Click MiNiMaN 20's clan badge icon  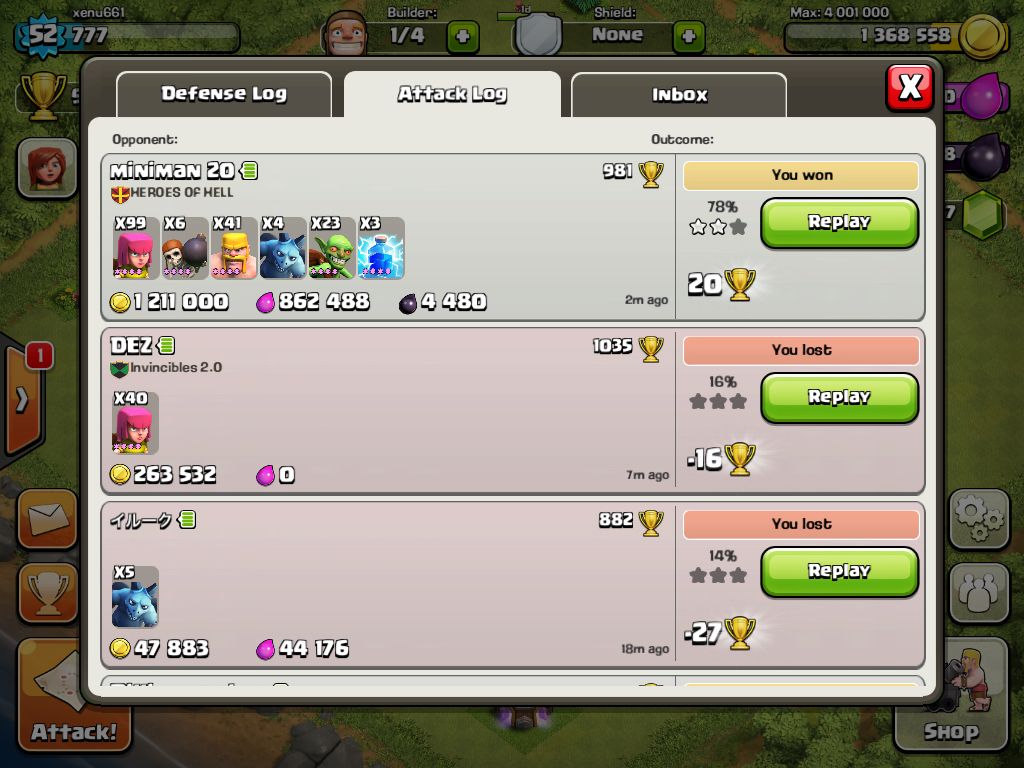tap(120, 193)
